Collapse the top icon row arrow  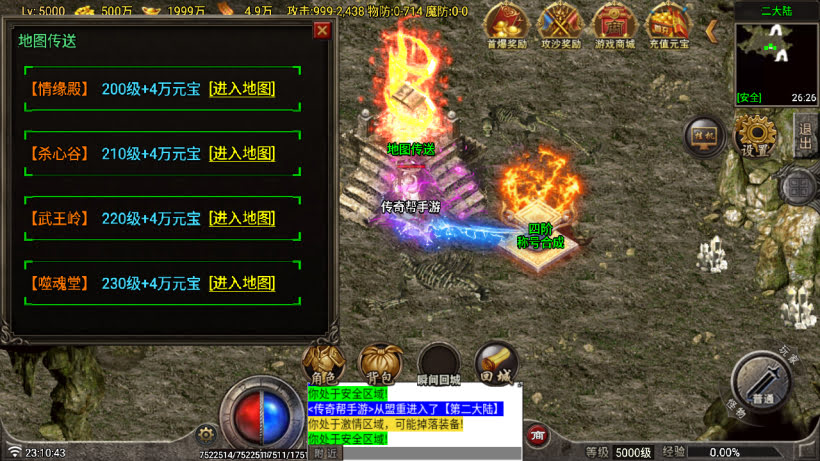click(711, 31)
